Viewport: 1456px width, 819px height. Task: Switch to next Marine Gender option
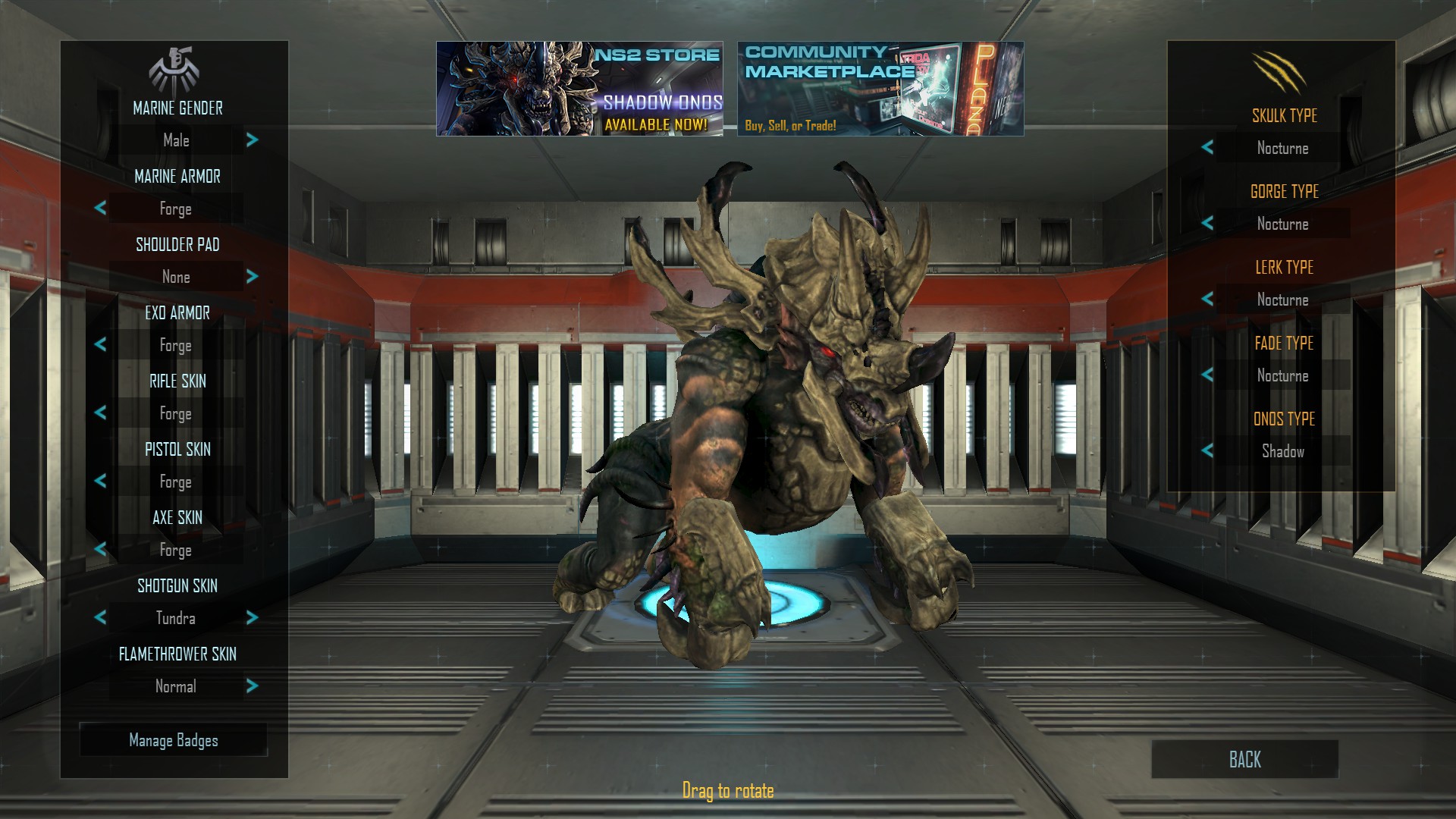point(252,140)
